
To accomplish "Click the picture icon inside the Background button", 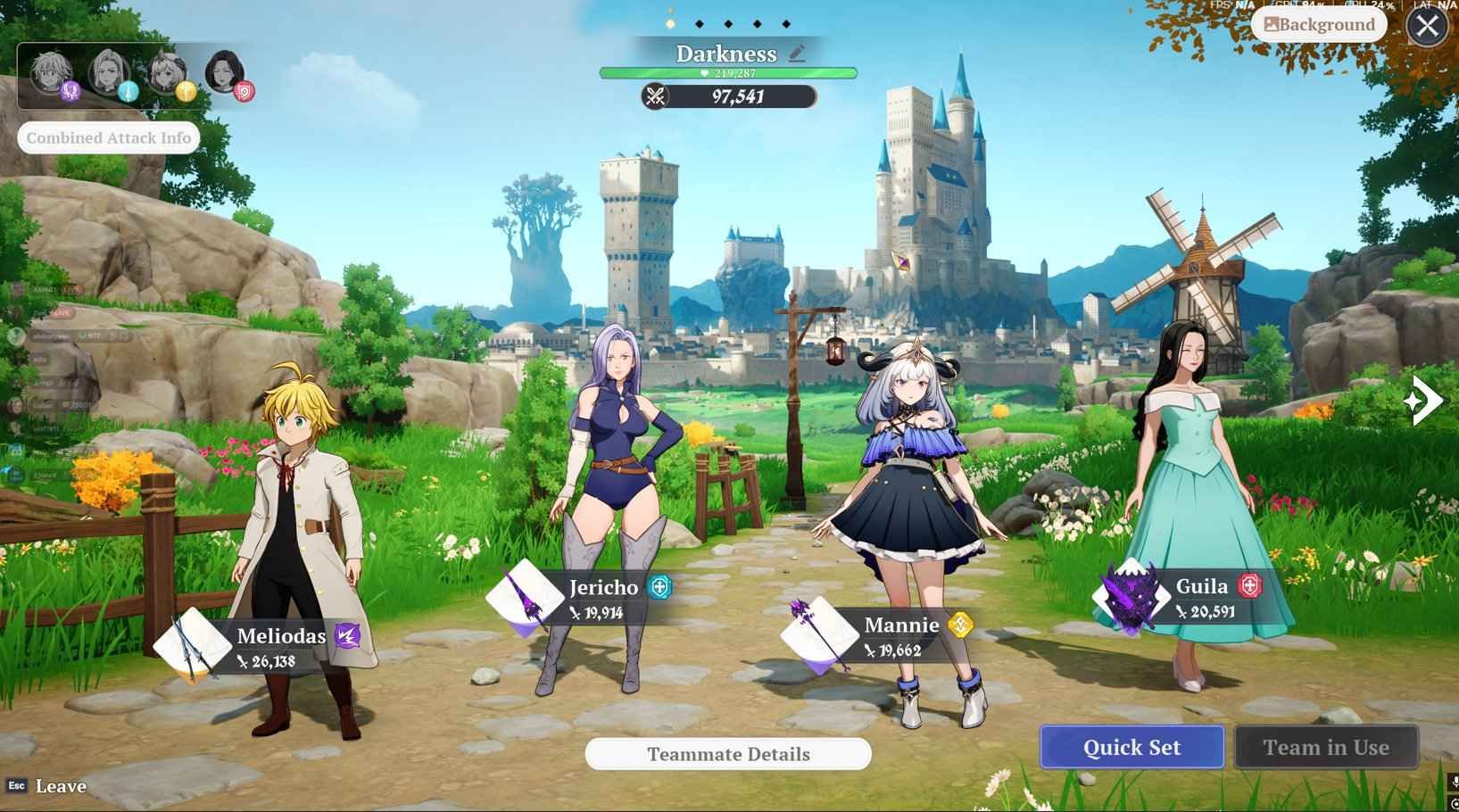I will click(x=1270, y=24).
